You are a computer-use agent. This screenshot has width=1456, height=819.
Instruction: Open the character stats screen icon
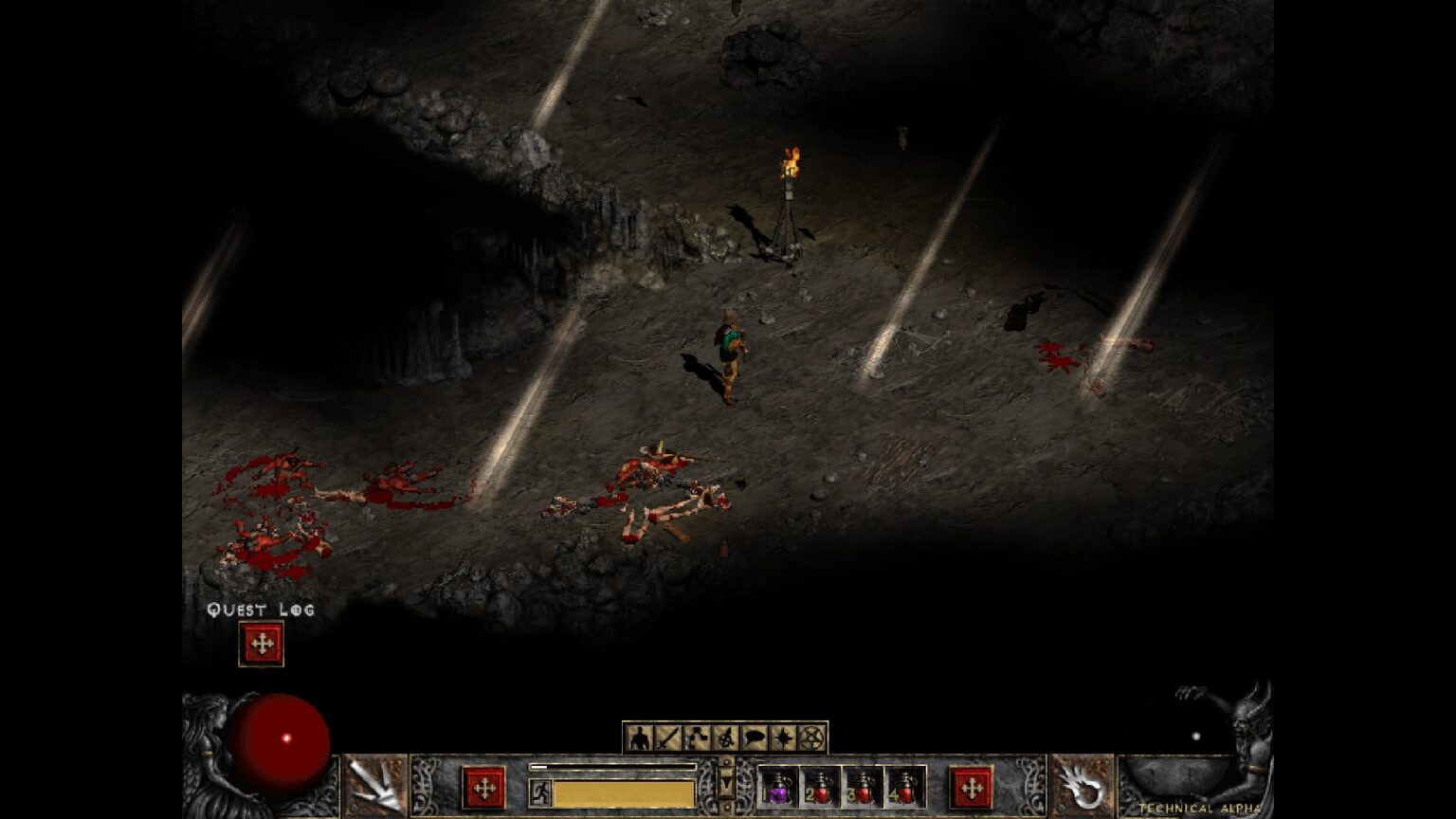coord(640,737)
